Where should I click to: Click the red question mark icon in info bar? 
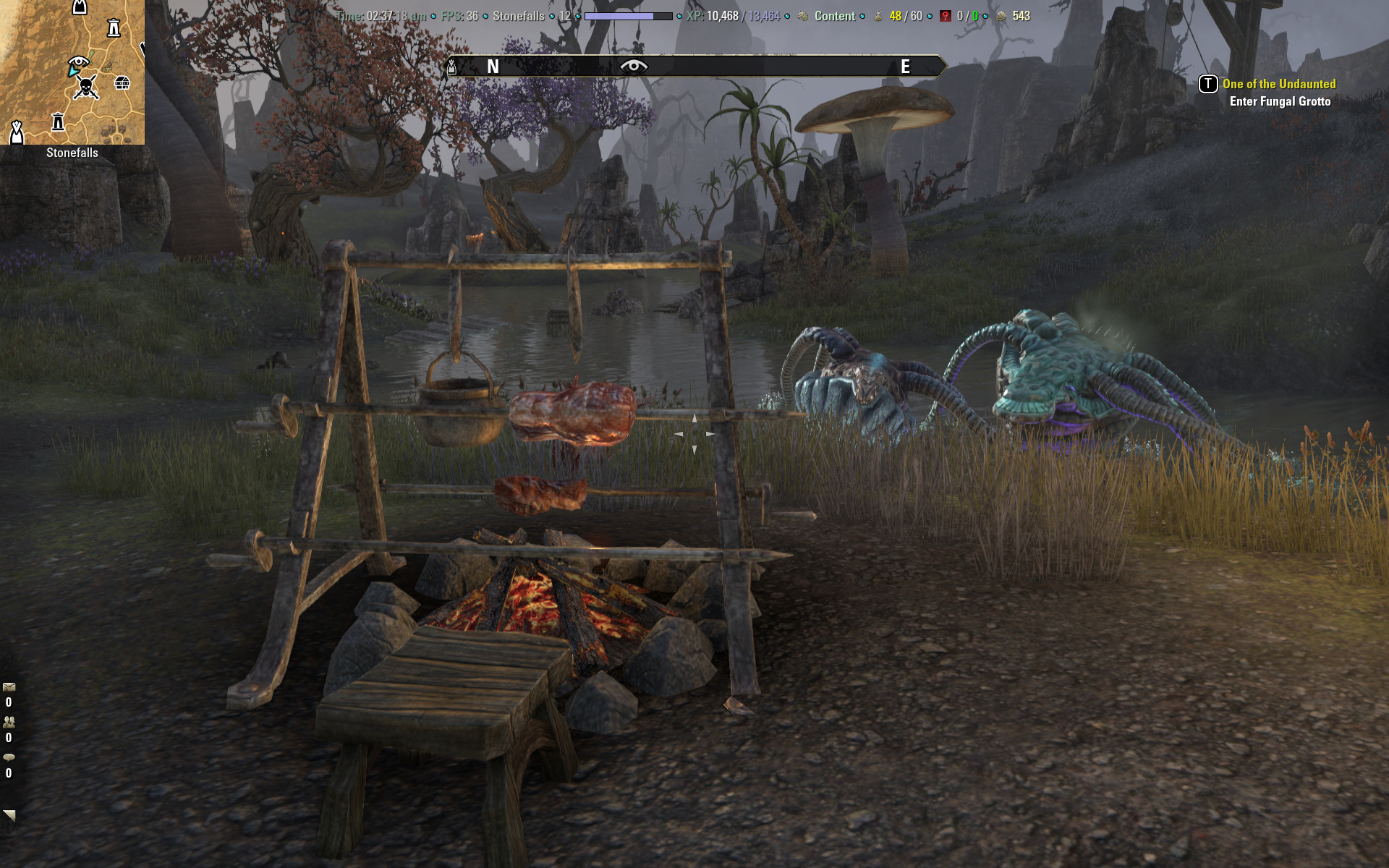click(x=945, y=16)
